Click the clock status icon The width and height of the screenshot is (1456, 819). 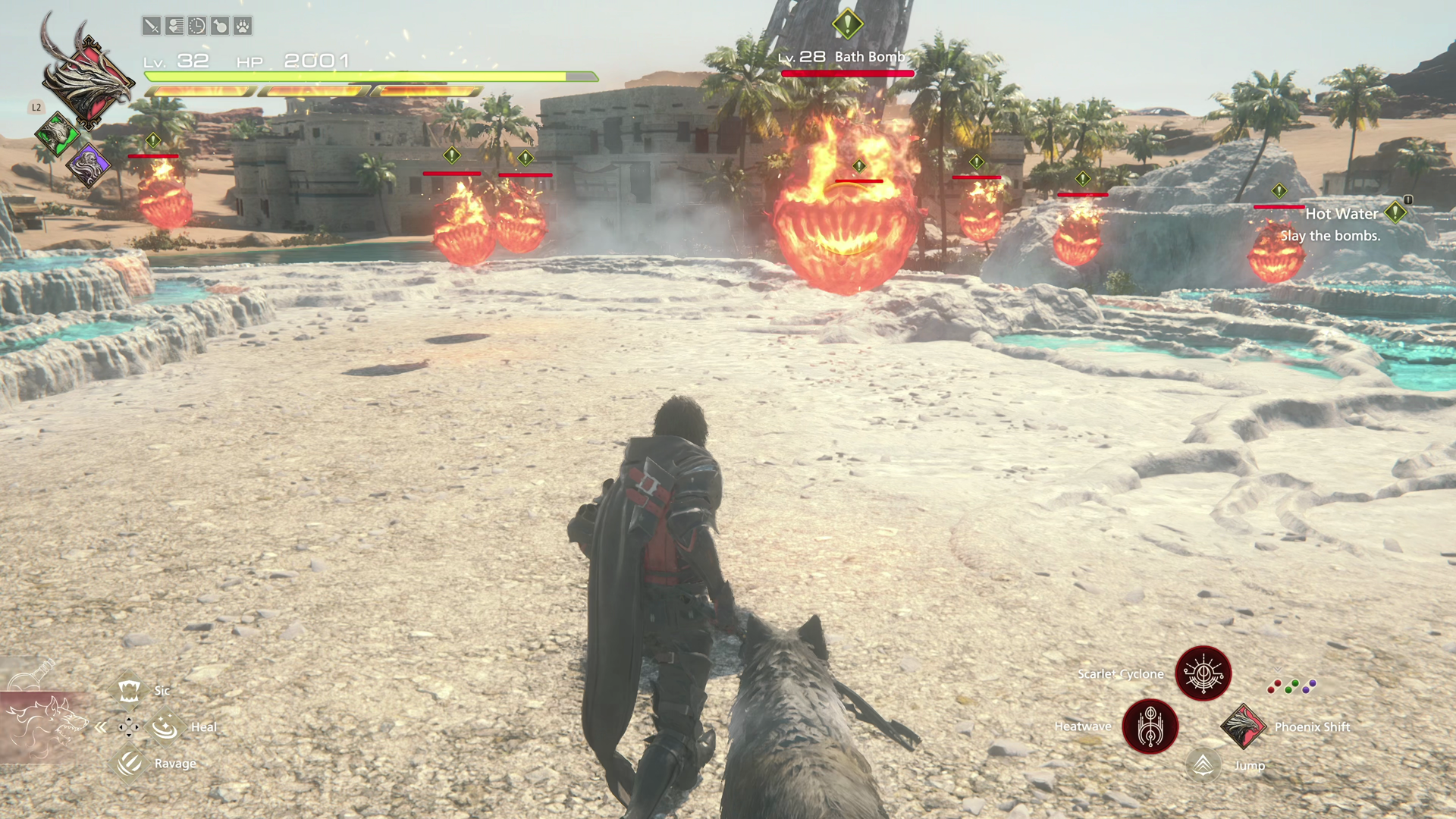(197, 27)
